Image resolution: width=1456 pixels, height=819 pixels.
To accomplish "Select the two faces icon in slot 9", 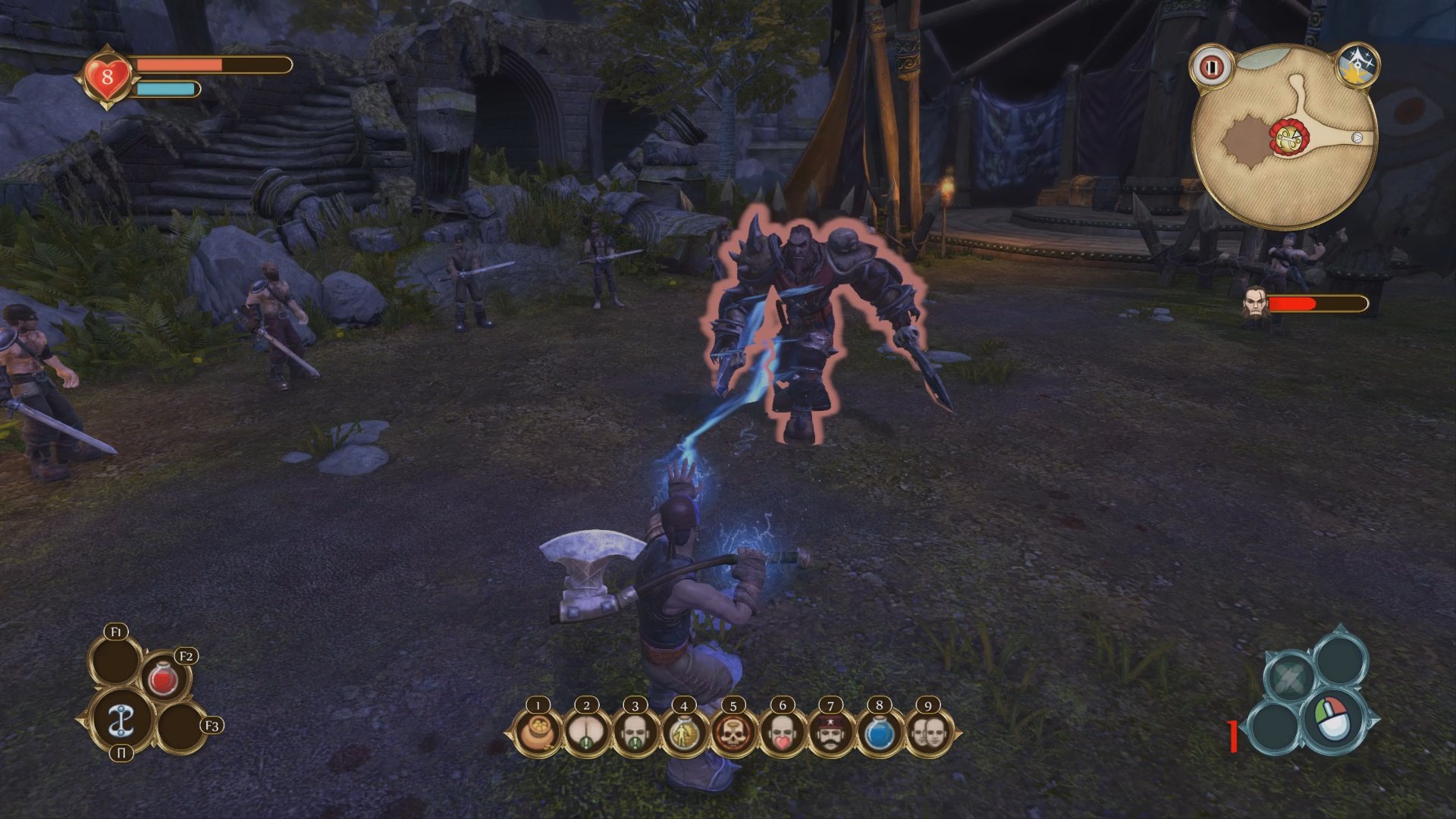I will (x=928, y=734).
